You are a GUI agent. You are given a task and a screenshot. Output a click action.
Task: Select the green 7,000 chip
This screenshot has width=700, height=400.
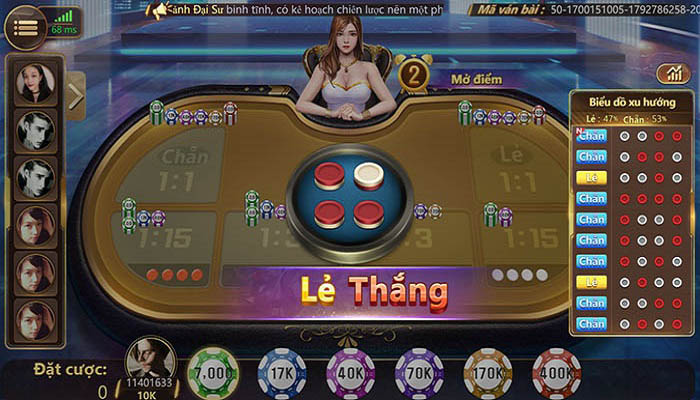pyautogui.click(x=213, y=371)
